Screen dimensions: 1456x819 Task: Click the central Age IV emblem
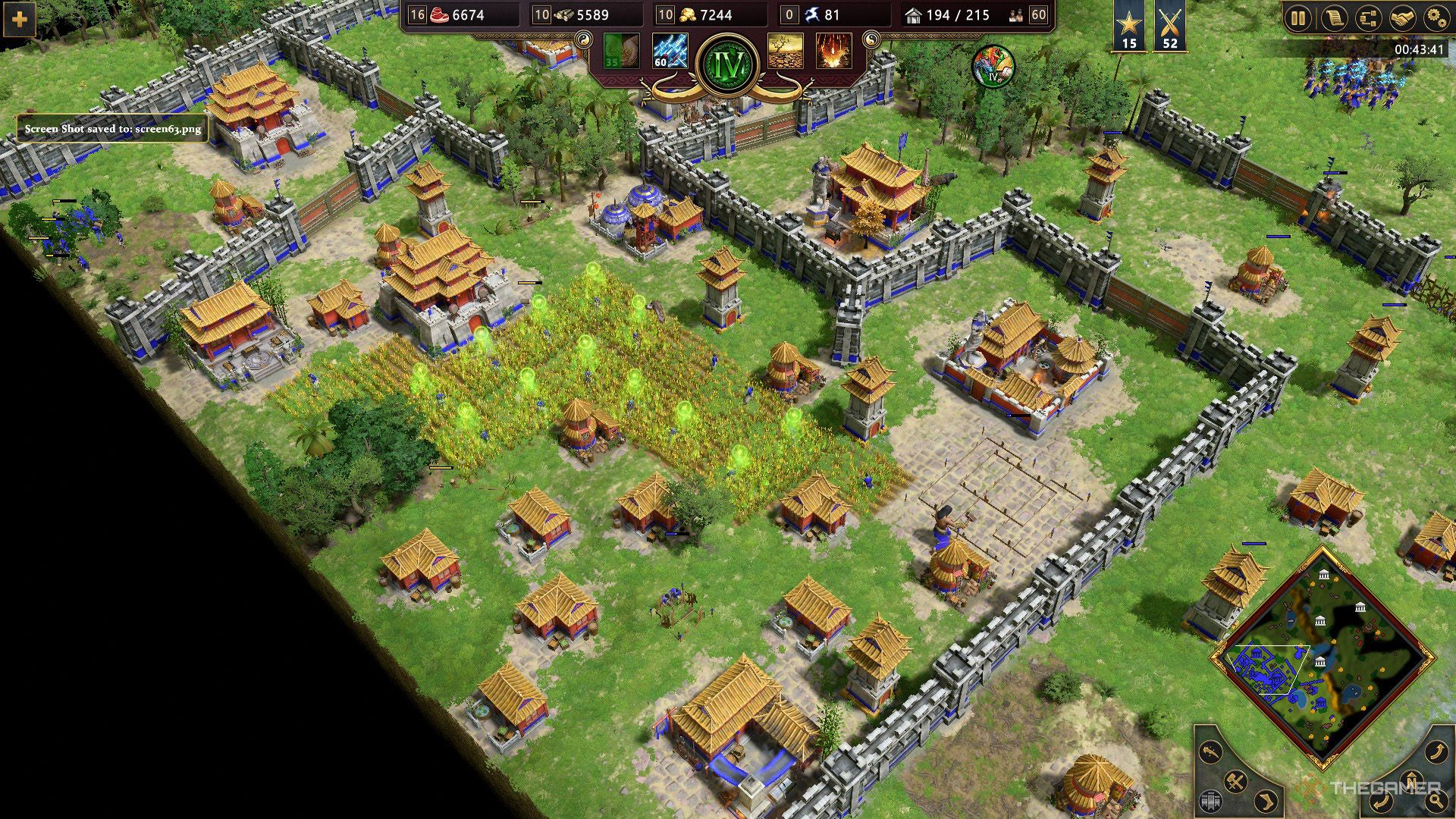point(726,64)
